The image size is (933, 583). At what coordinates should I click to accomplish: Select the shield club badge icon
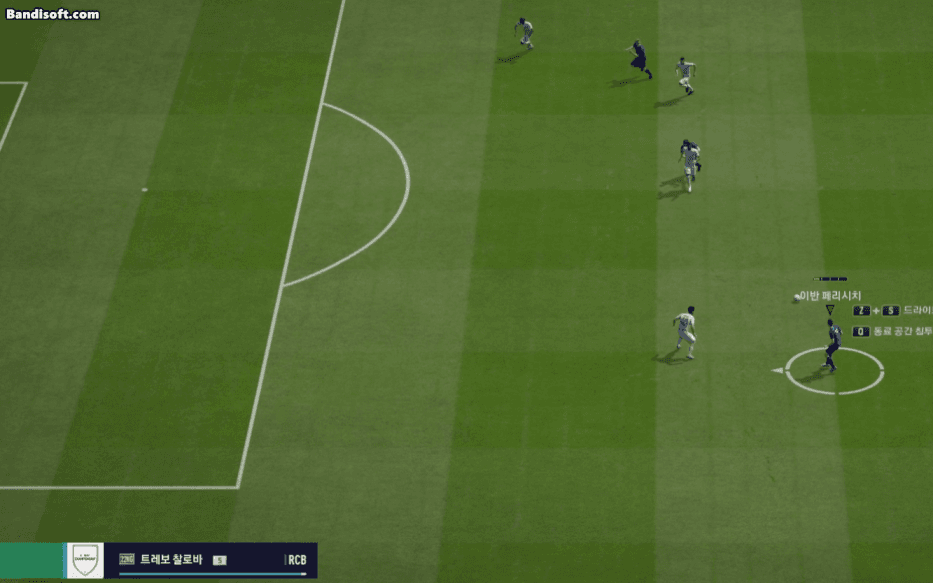[85, 560]
